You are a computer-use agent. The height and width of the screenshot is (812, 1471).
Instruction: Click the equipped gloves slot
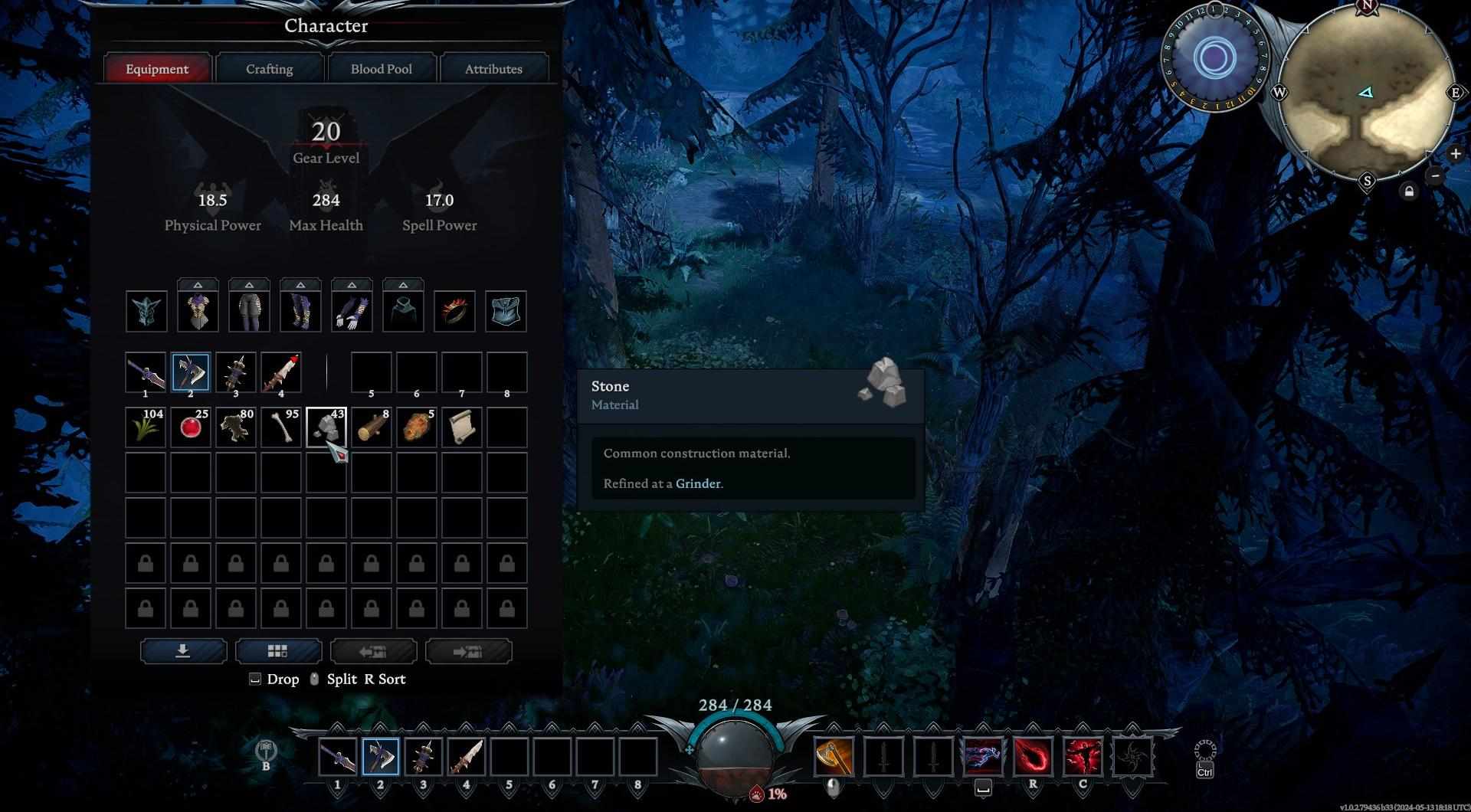click(352, 311)
